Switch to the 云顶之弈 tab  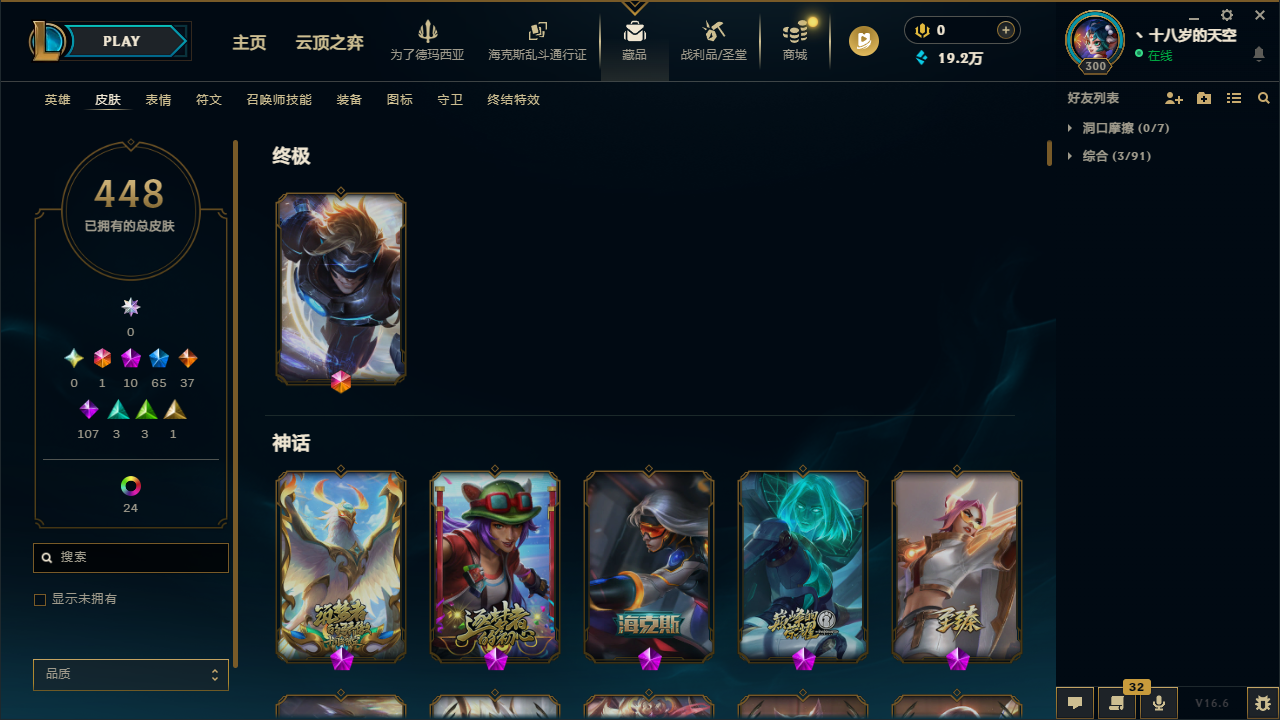pyautogui.click(x=329, y=43)
